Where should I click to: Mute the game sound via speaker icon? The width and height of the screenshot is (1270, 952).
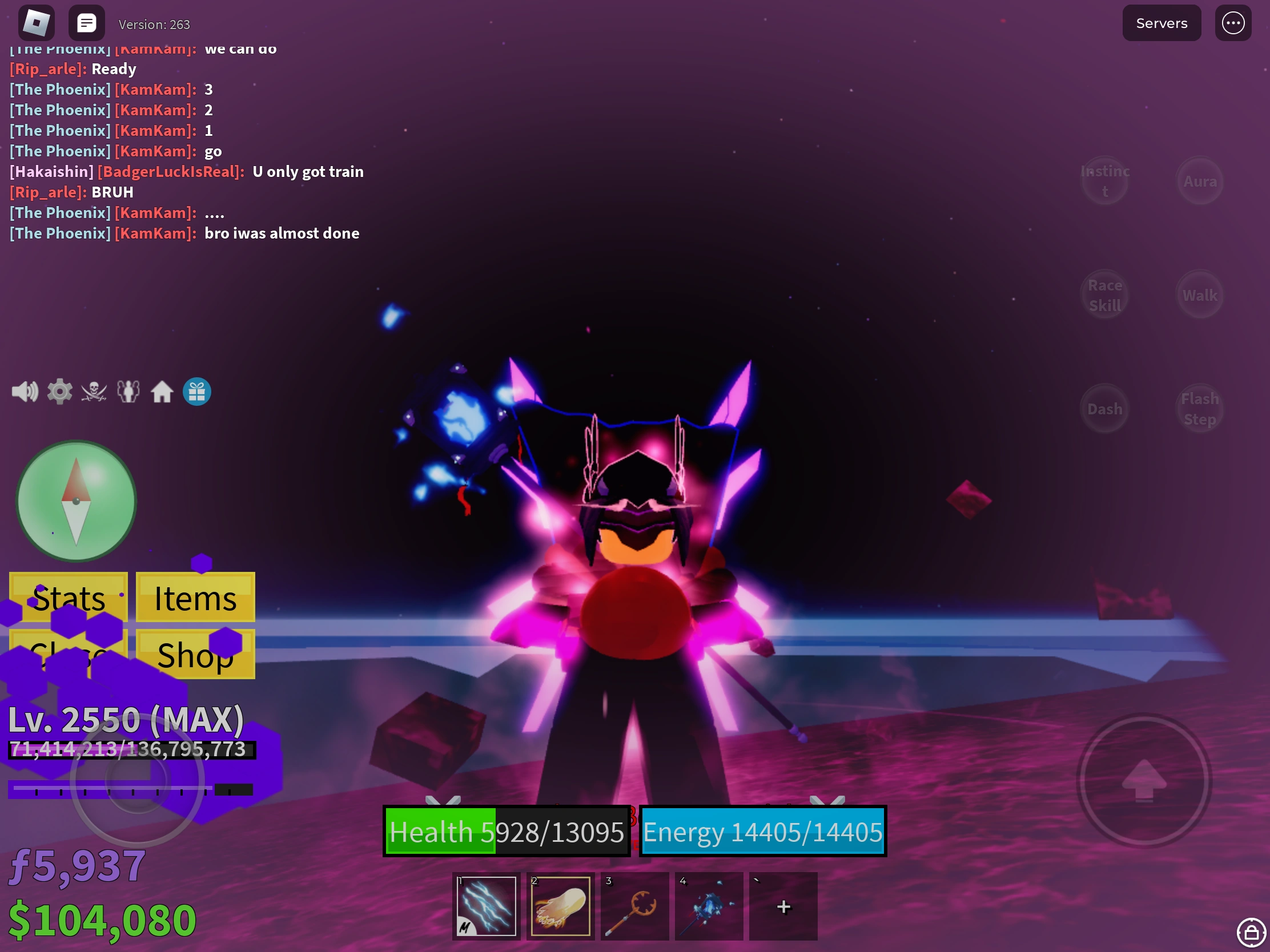pos(25,391)
